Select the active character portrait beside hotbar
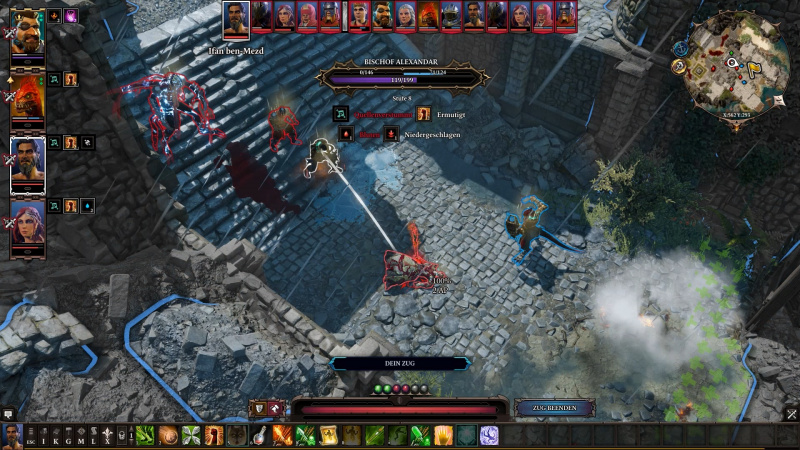Screen dimensions: 800x450 point(12,436)
